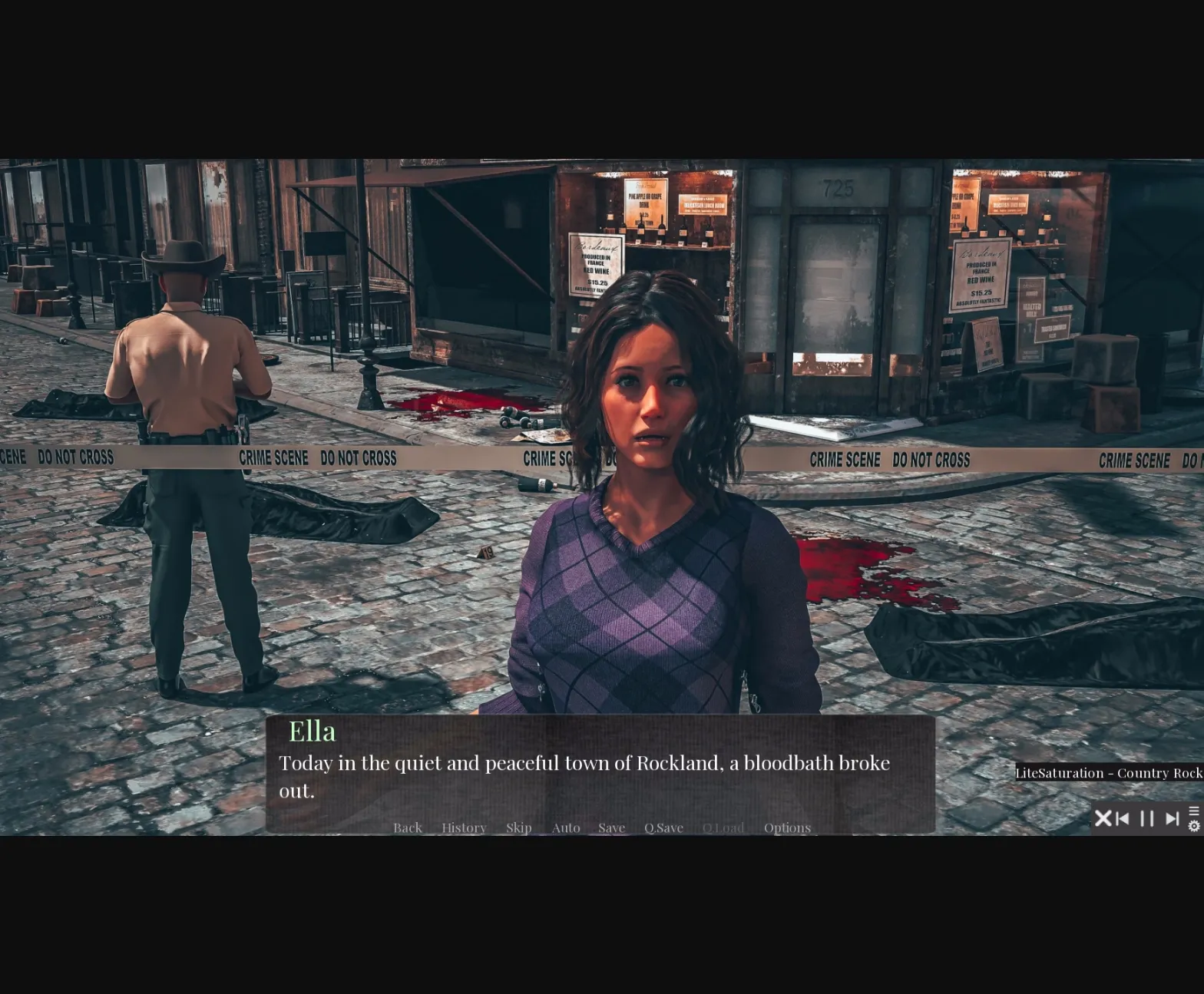Play the previous music track
This screenshot has width=1204, height=994.
pyautogui.click(x=1123, y=819)
